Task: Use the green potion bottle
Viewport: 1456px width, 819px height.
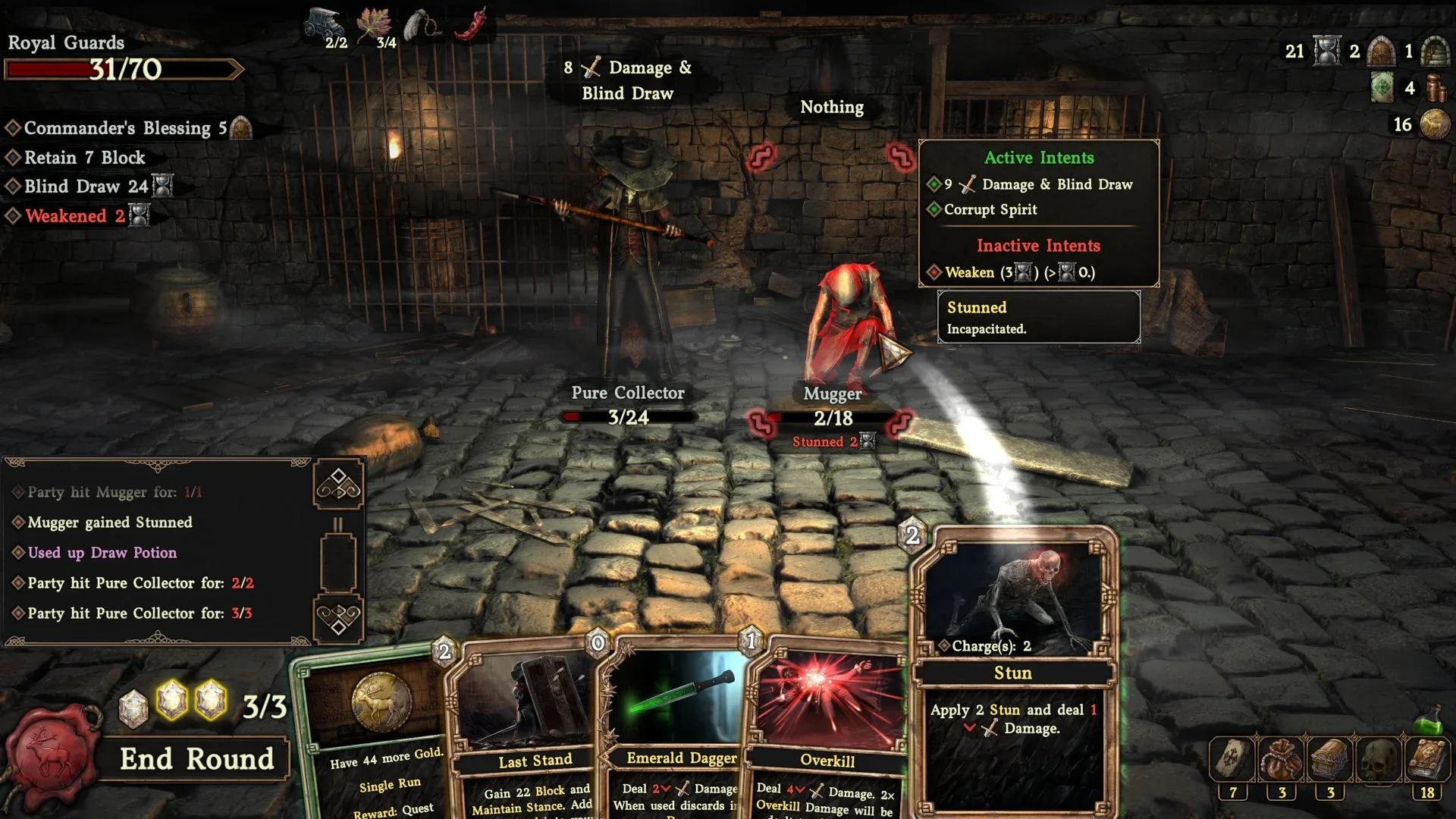Action: pyautogui.click(x=1429, y=719)
